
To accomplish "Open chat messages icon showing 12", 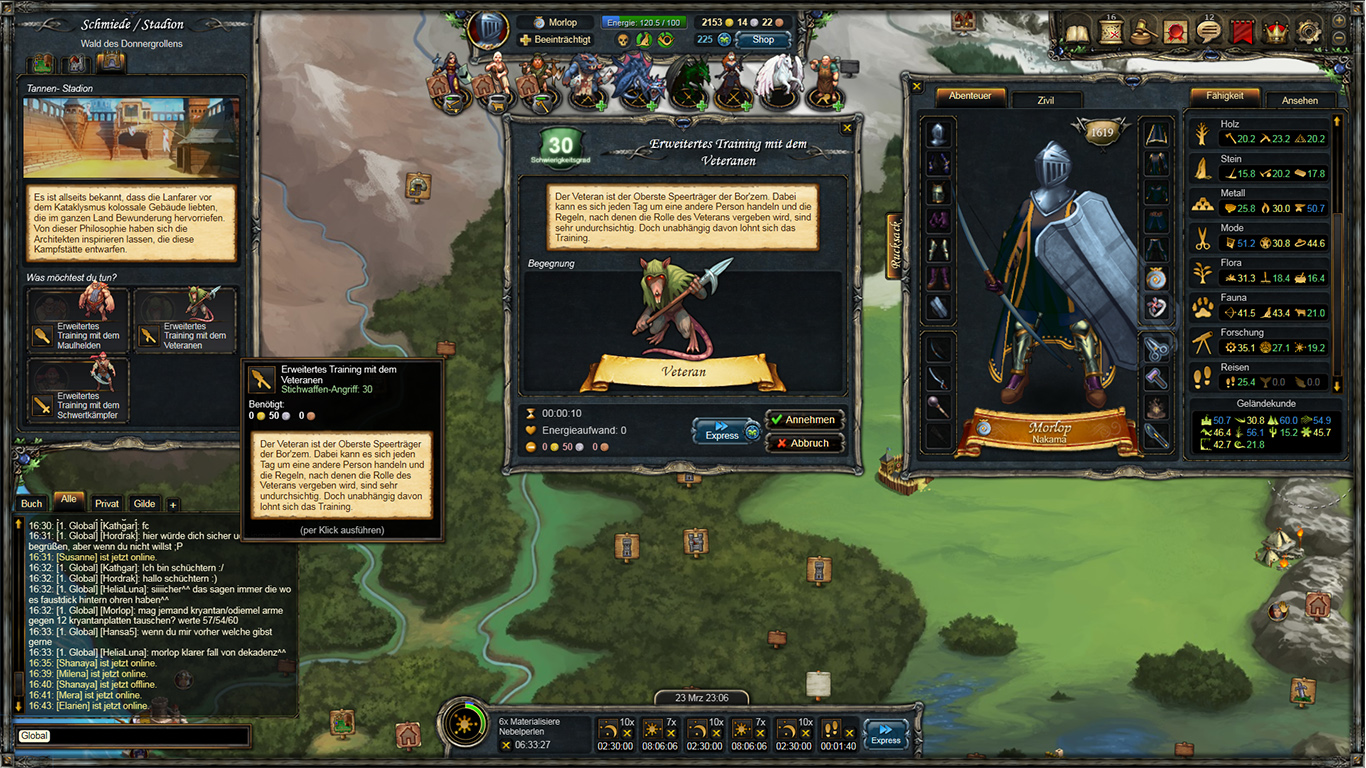I will pos(1208,31).
